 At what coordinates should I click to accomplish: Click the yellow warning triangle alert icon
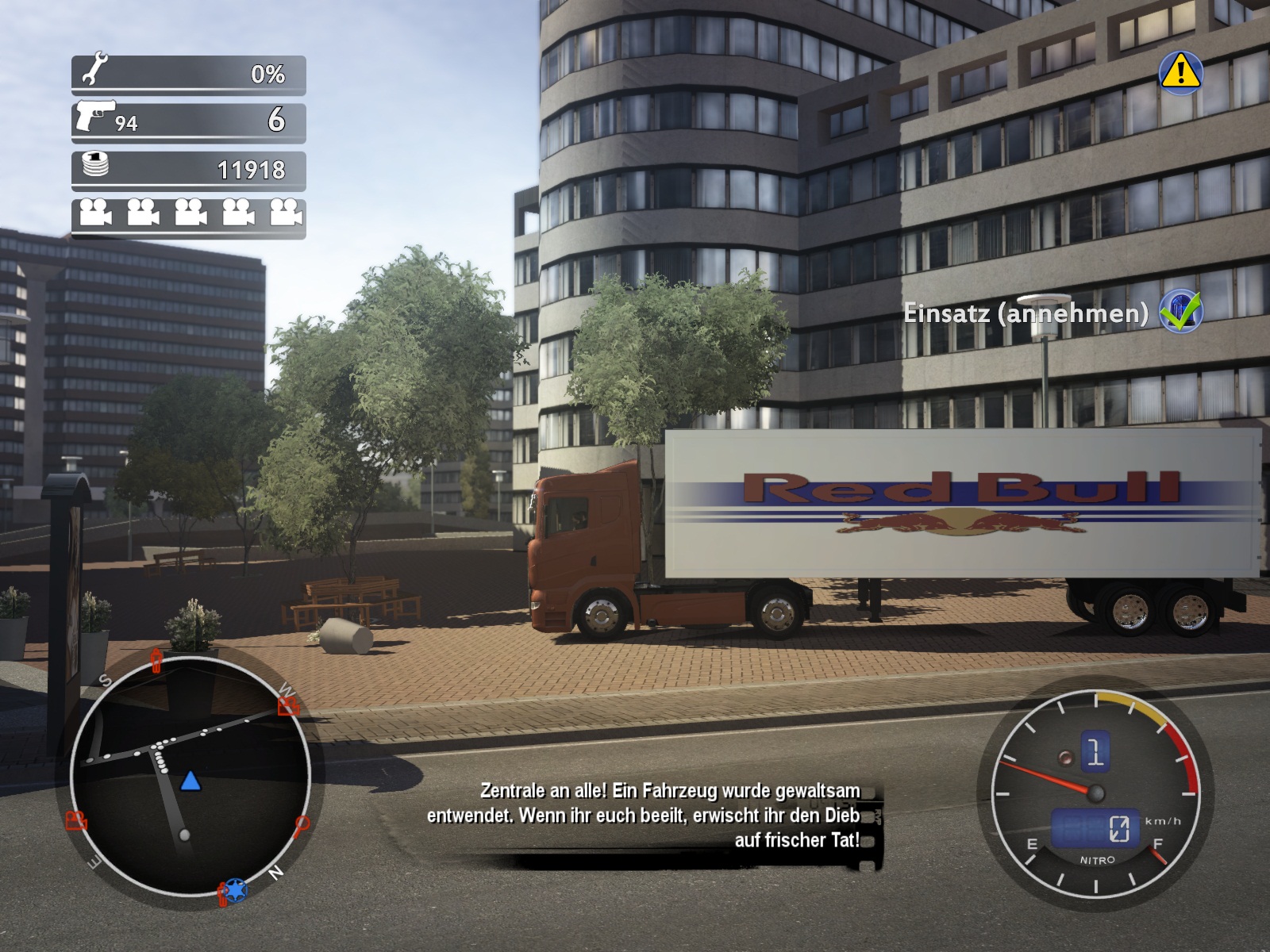click(x=1180, y=73)
